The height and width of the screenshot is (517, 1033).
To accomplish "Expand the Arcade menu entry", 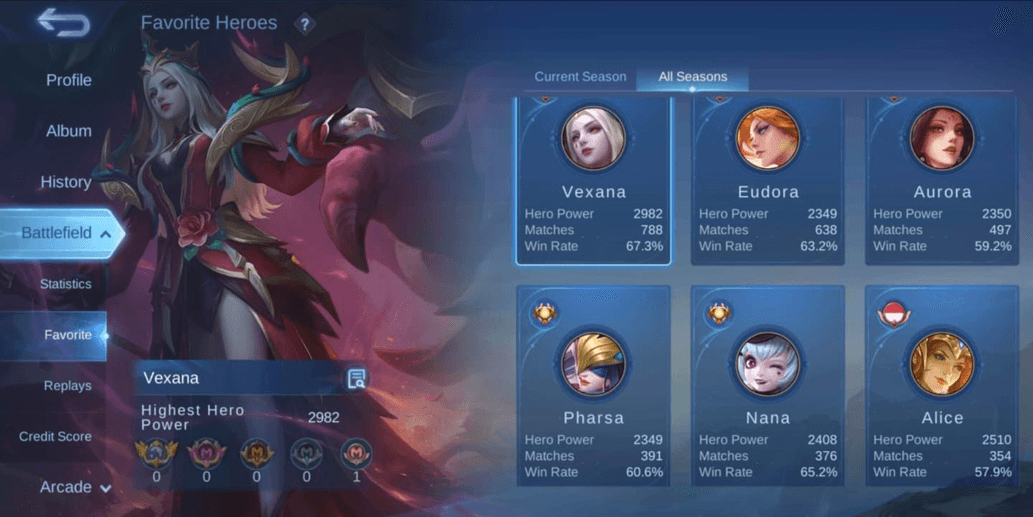I will click(x=74, y=488).
